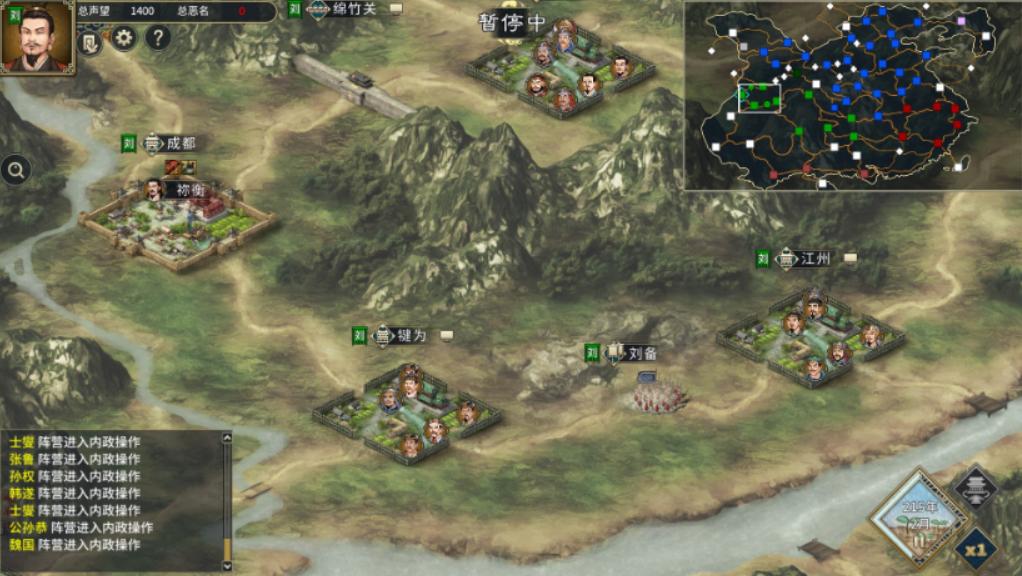The height and width of the screenshot is (576, 1022).
Task: Click the date calendar diamond showing 215年
Action: point(918,516)
